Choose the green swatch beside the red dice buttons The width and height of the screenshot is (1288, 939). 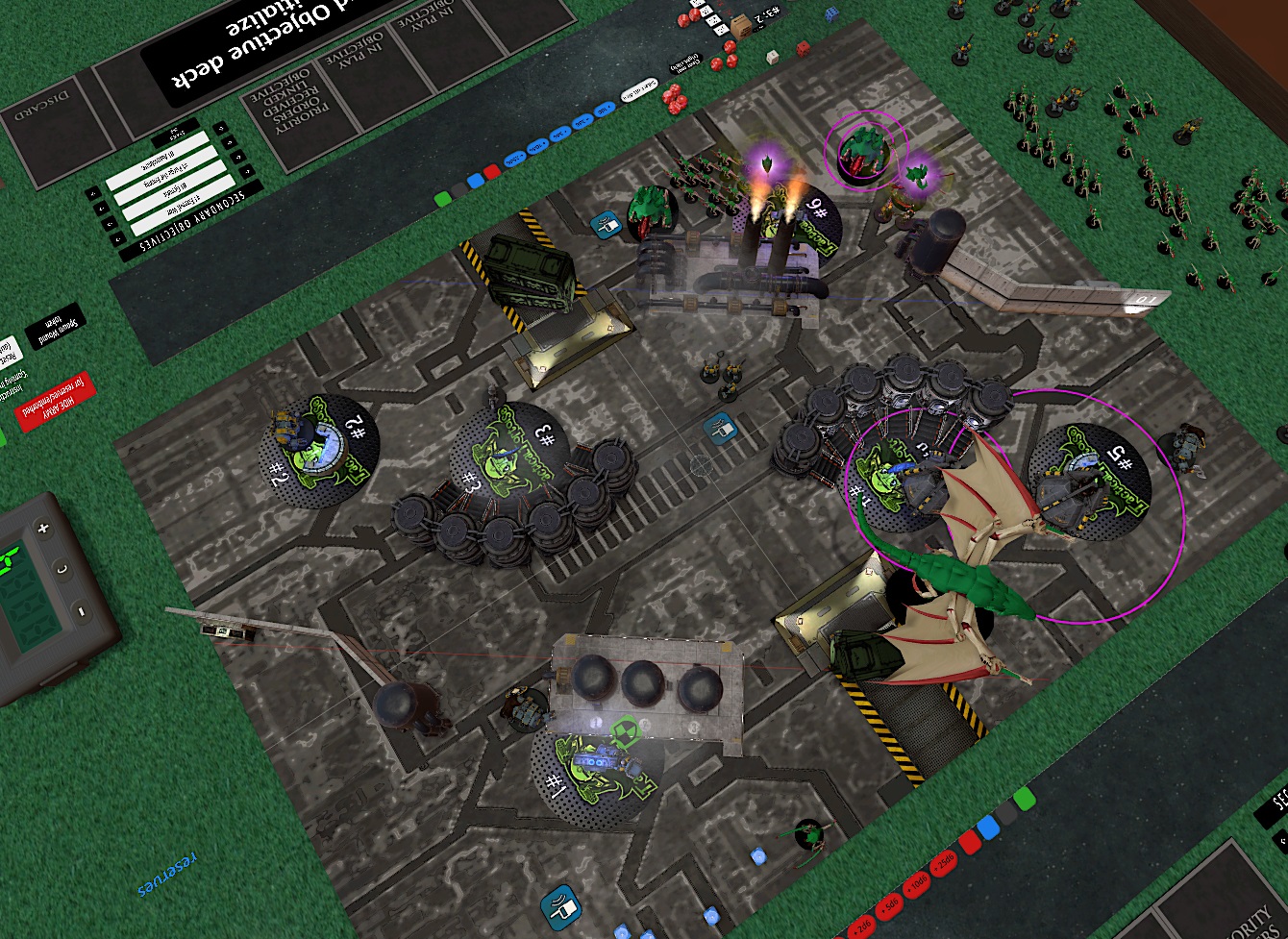(x=1024, y=798)
